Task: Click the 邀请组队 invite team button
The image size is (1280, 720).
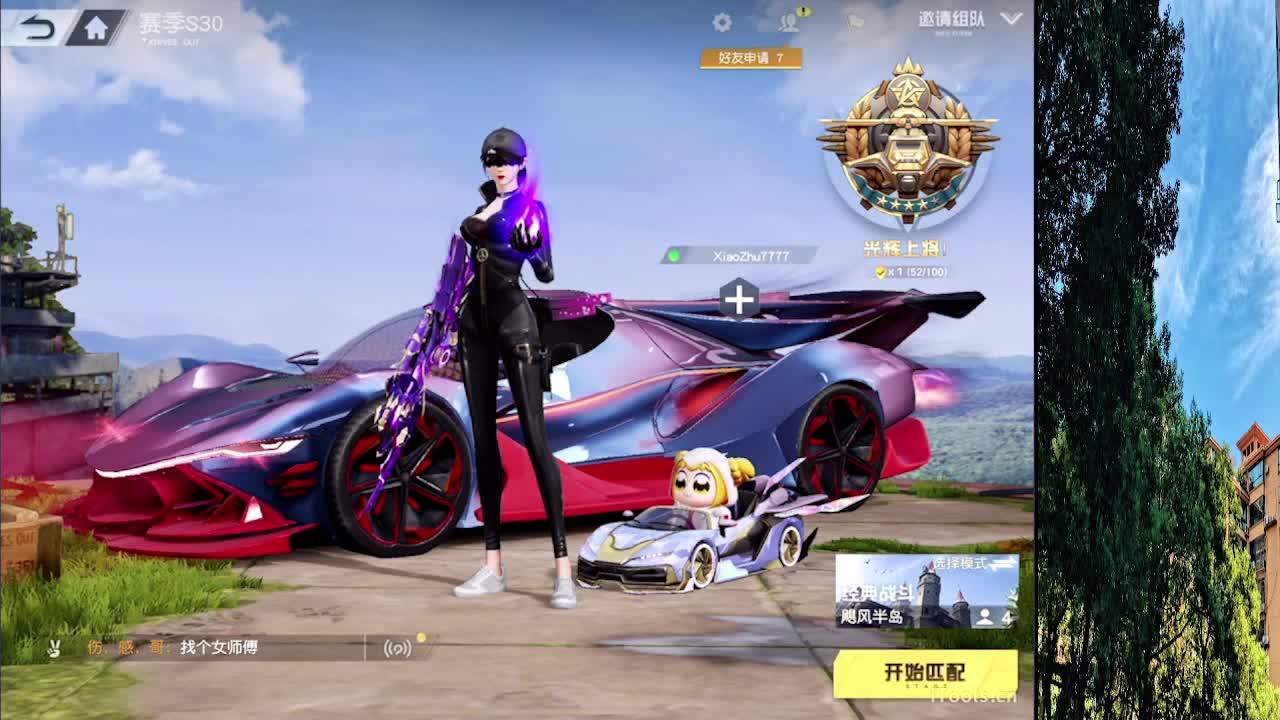Action: pyautogui.click(x=950, y=18)
